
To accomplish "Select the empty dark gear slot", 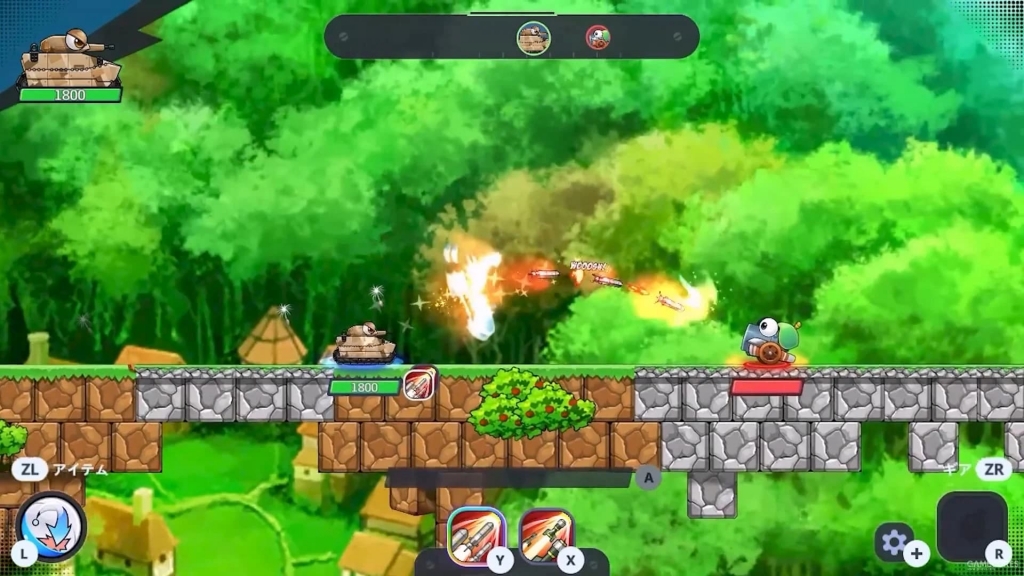I will click(970, 525).
